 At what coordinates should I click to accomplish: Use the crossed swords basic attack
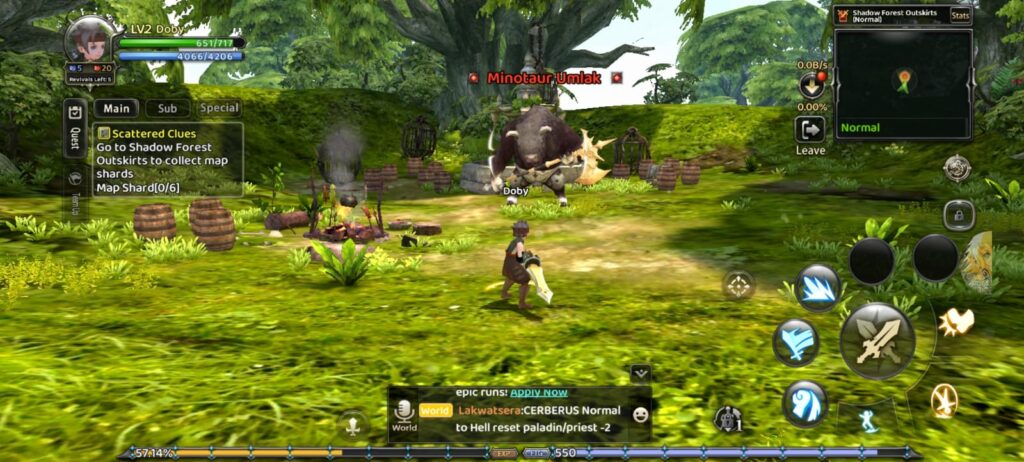(877, 341)
